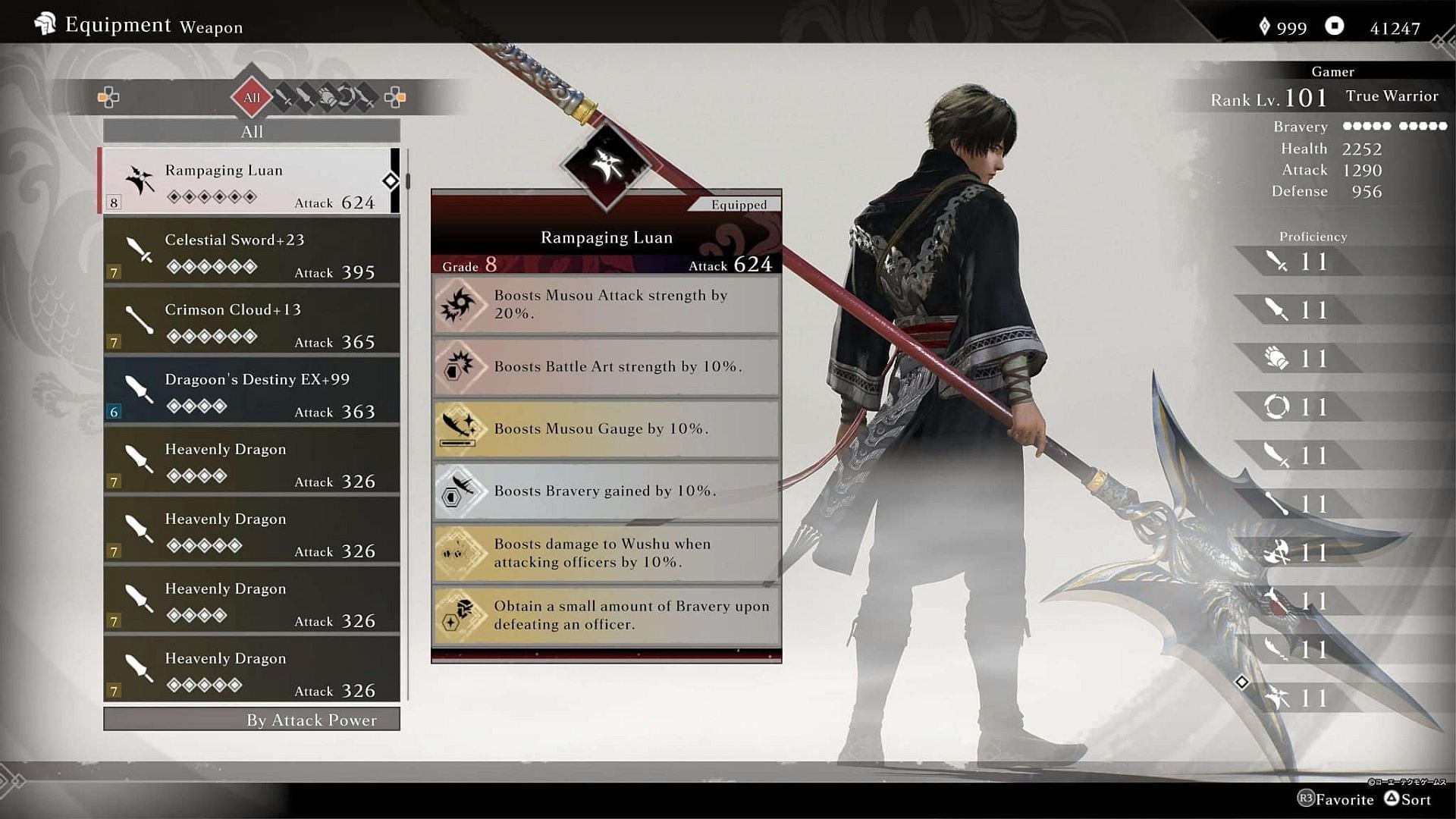Click the Battle Art strength boost icon
This screenshot has width=1456, height=819.
(460, 367)
